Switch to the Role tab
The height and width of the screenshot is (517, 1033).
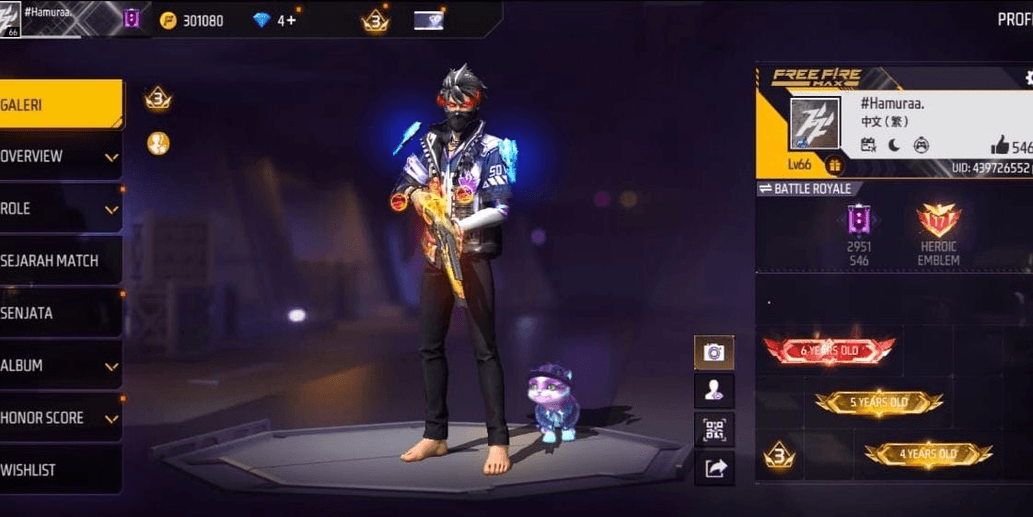click(60, 209)
